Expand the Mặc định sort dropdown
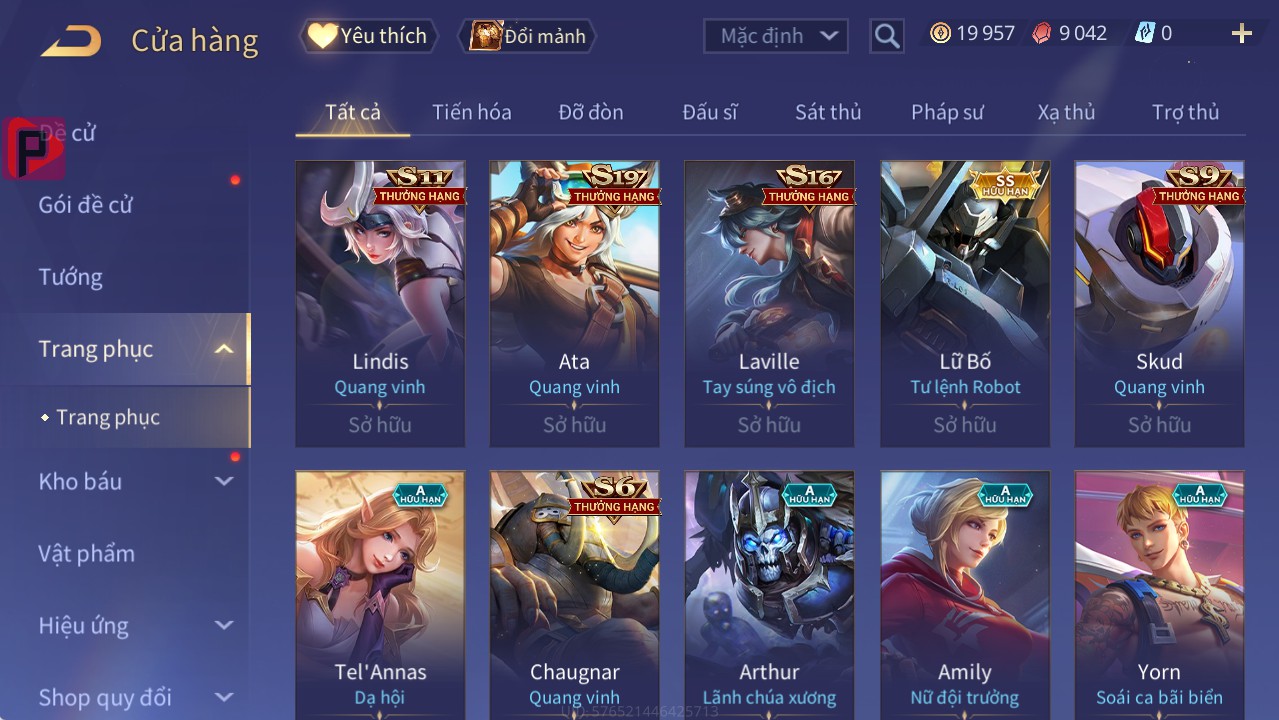 click(776, 36)
